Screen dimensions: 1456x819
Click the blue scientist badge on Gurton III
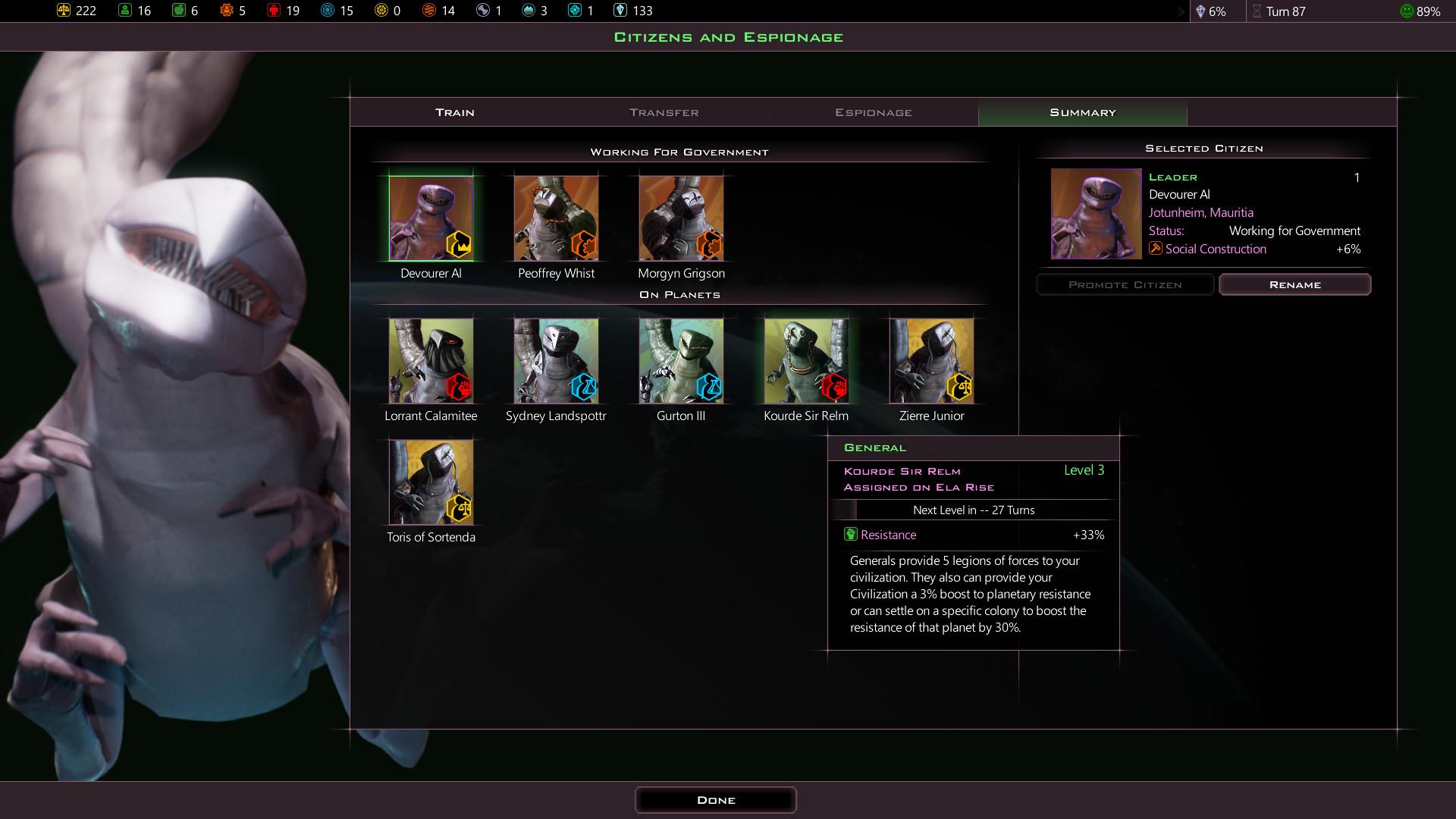click(x=709, y=388)
